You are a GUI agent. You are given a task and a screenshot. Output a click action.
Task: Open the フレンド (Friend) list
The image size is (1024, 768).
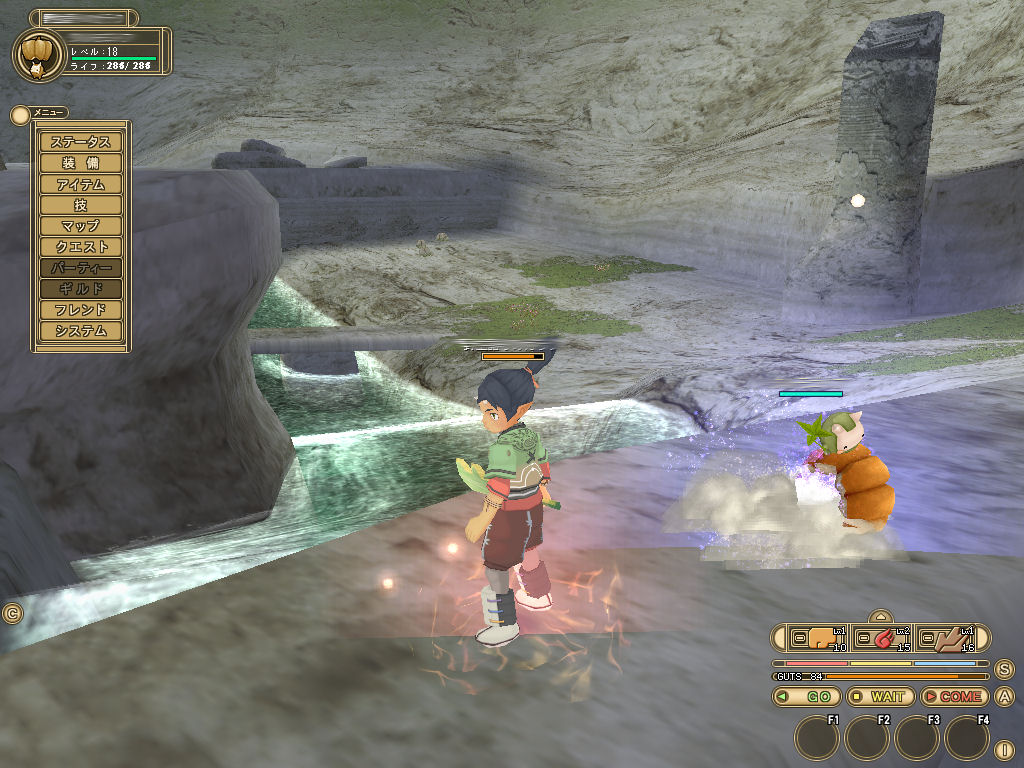click(81, 310)
